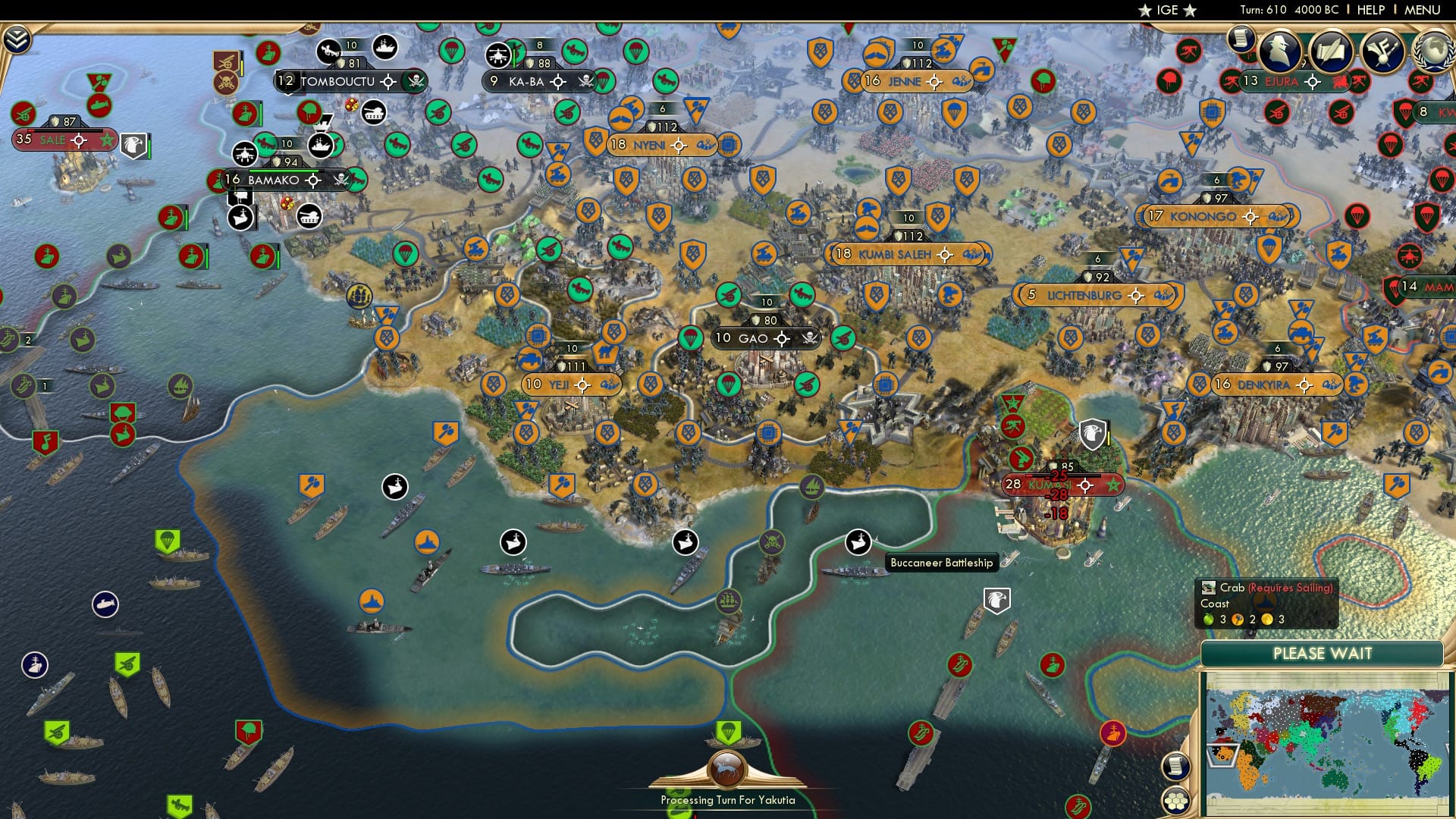1456x819 pixels.
Task: Open HELP from the top bar
Action: coord(1370,10)
